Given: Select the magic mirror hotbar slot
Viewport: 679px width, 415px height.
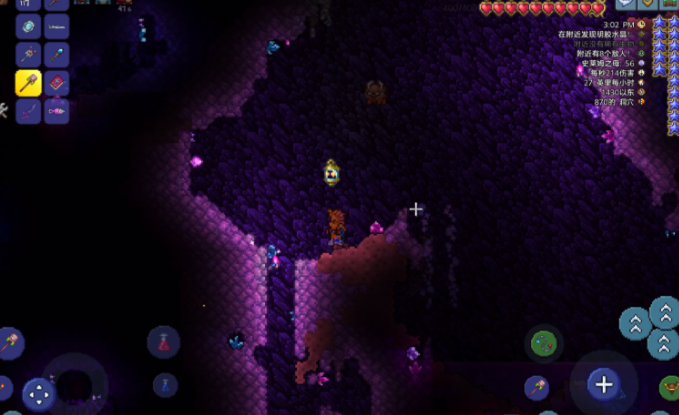Looking at the screenshot, I should 28,27.
